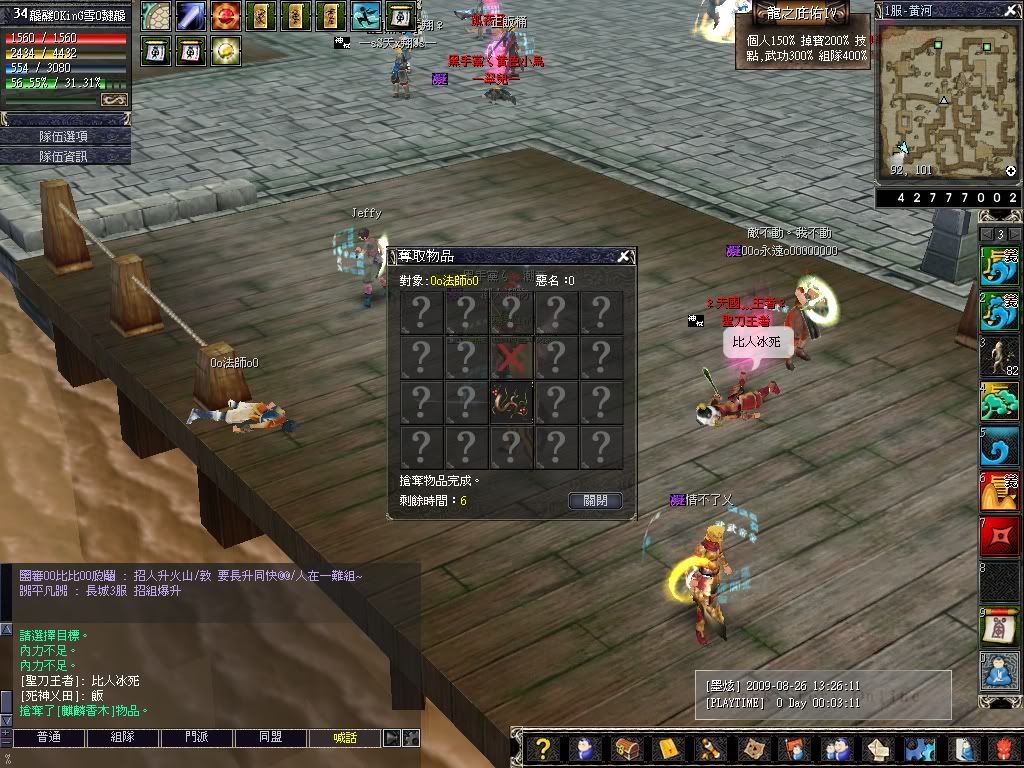1024x768 pixels.
Task: Activate the red shuriken skill in slot 7
Action: click(x=999, y=537)
